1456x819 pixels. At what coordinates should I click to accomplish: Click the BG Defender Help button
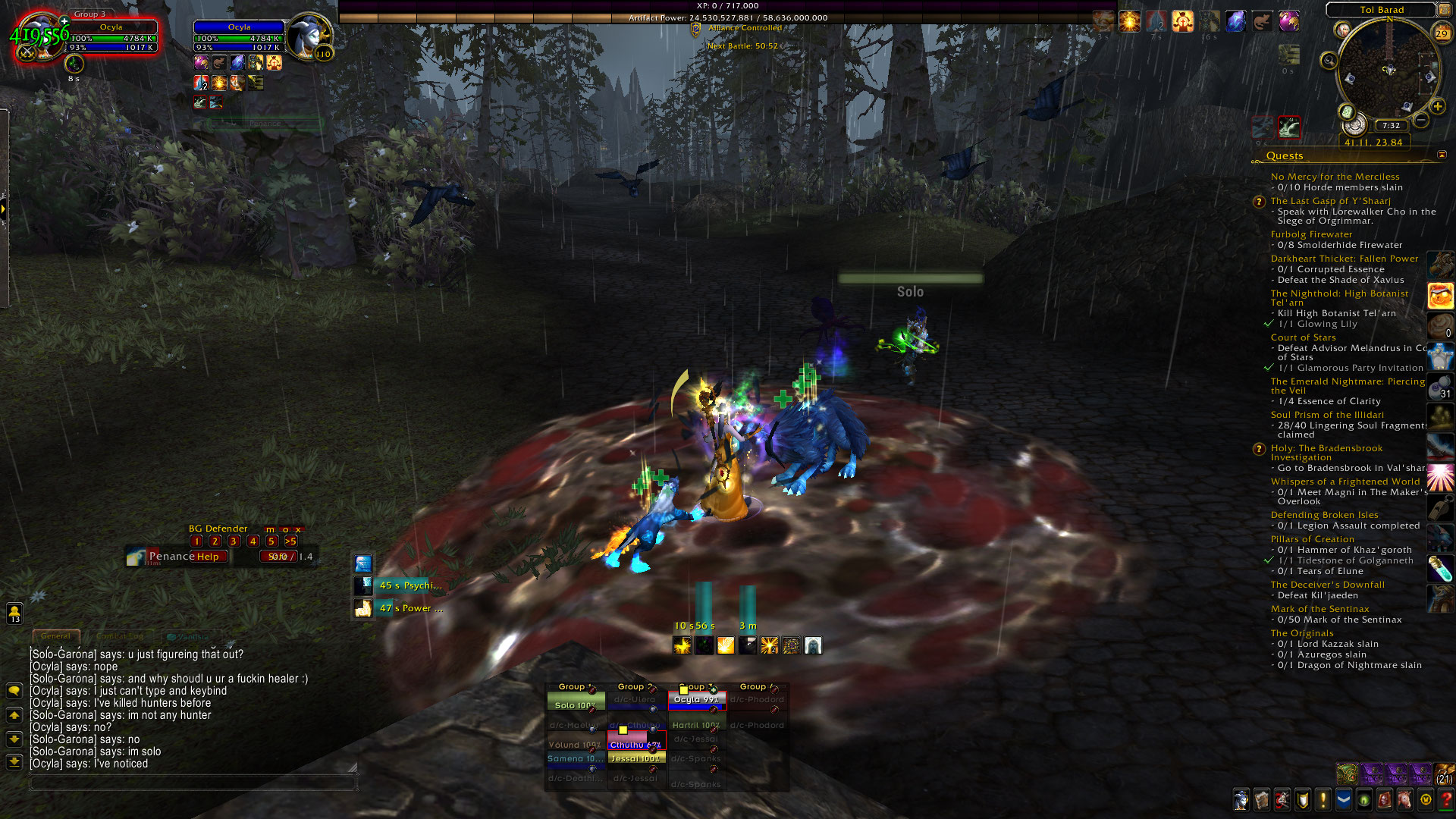coord(208,557)
